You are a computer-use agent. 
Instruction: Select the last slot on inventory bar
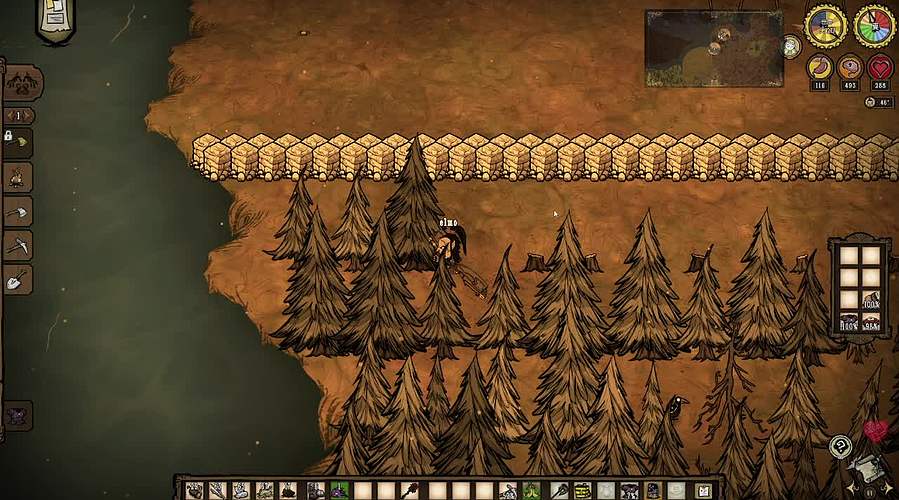click(x=703, y=490)
